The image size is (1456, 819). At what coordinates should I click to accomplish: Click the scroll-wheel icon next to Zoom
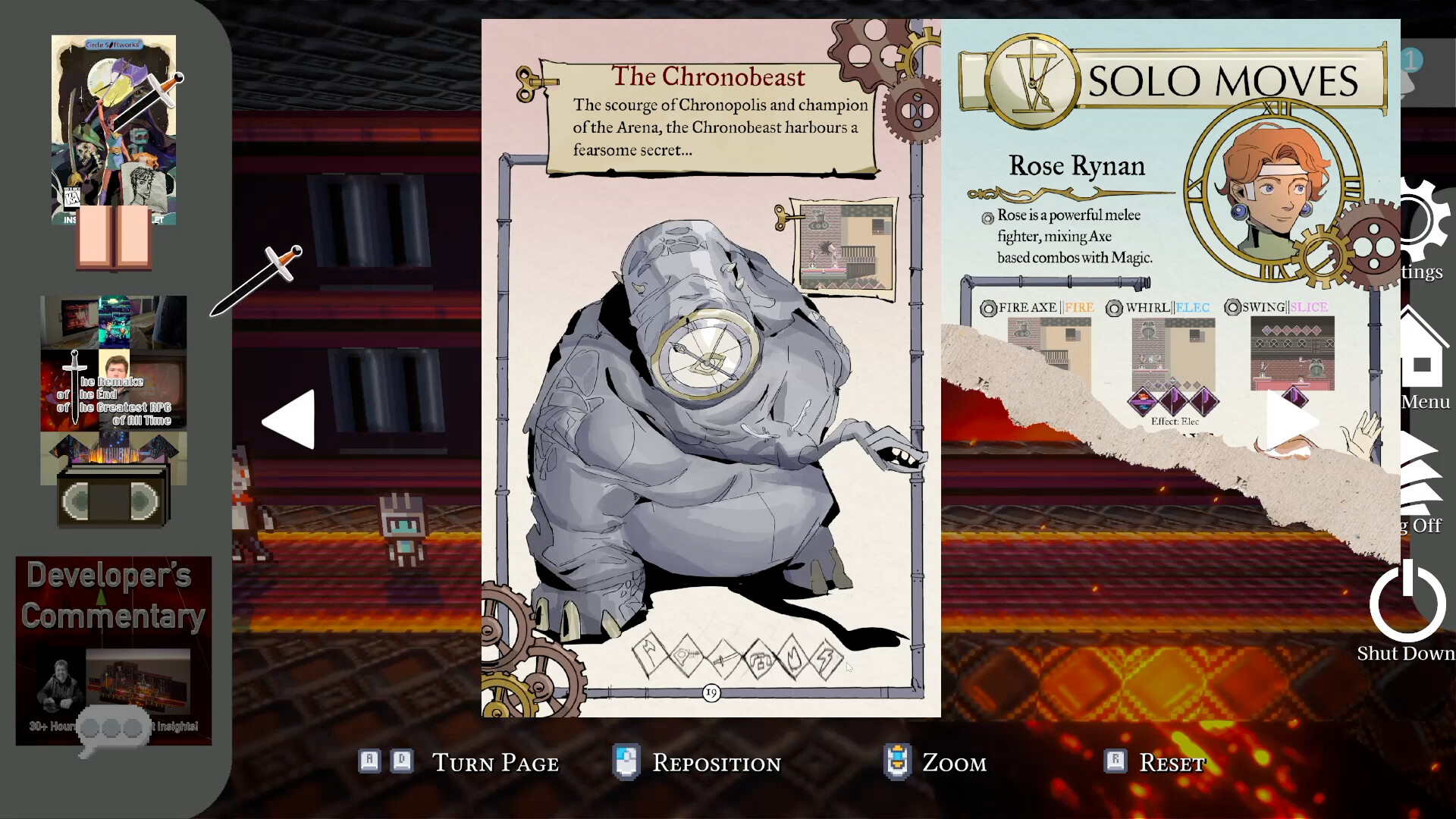tap(898, 762)
